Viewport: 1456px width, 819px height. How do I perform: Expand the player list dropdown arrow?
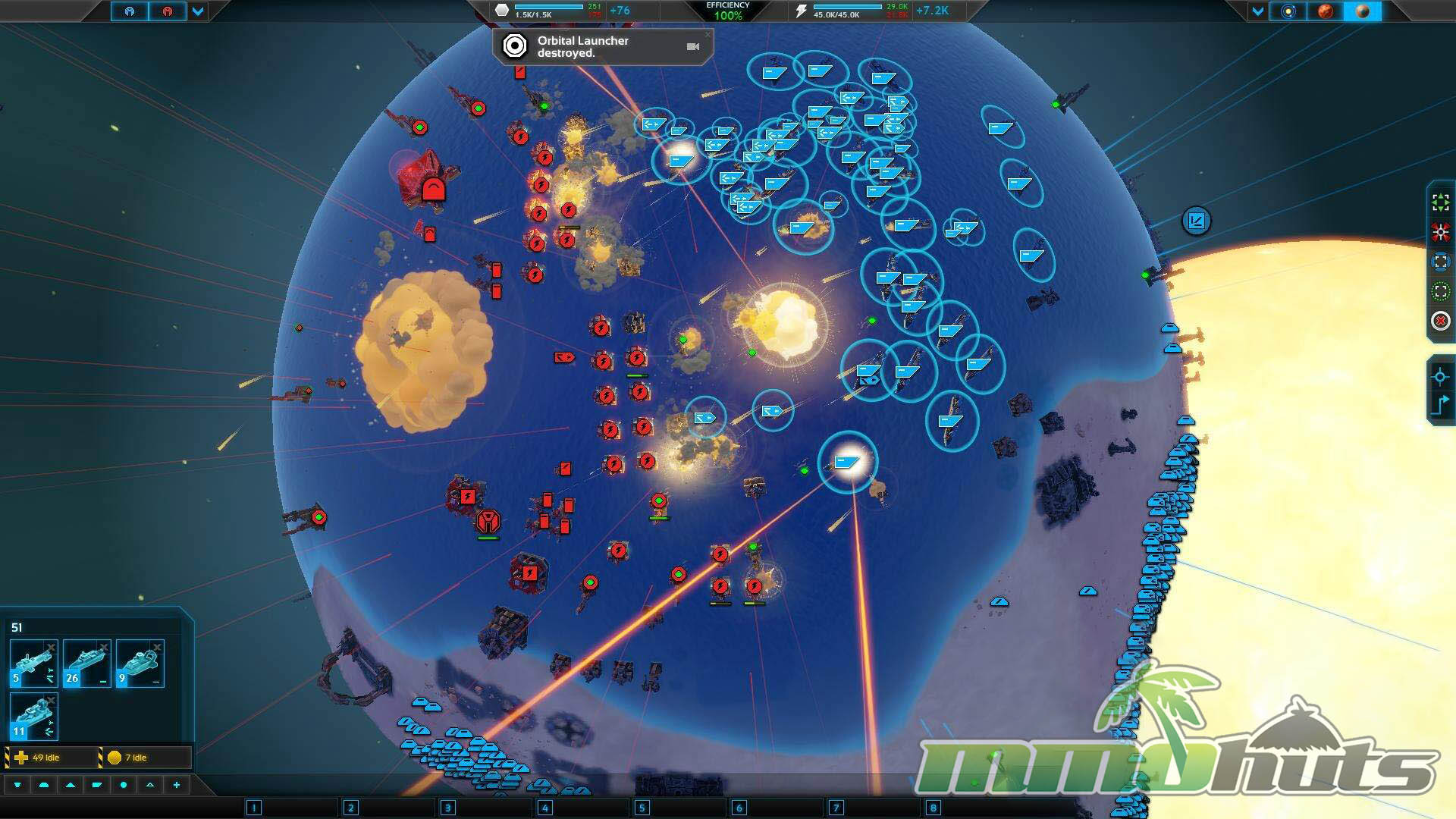pyautogui.click(x=198, y=11)
